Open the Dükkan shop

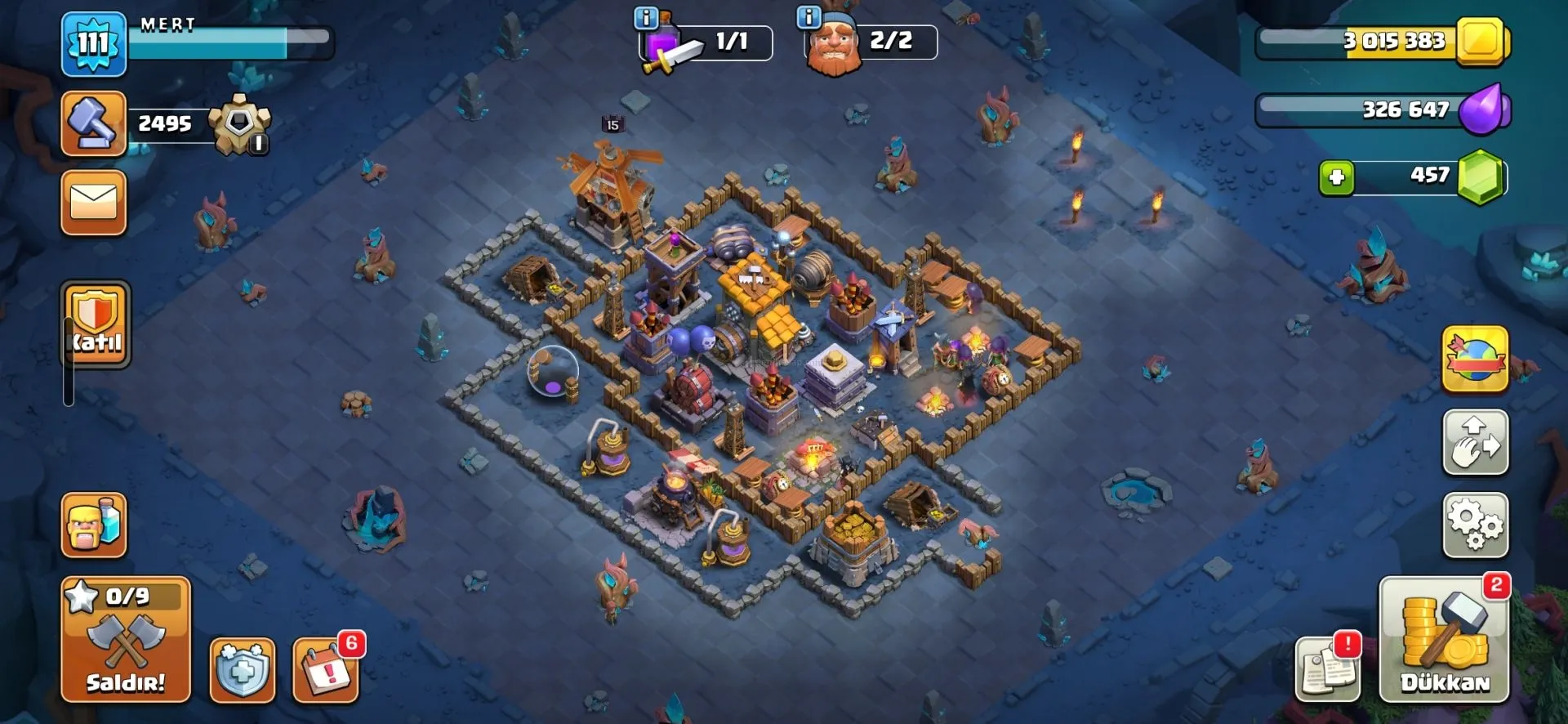point(1444,640)
